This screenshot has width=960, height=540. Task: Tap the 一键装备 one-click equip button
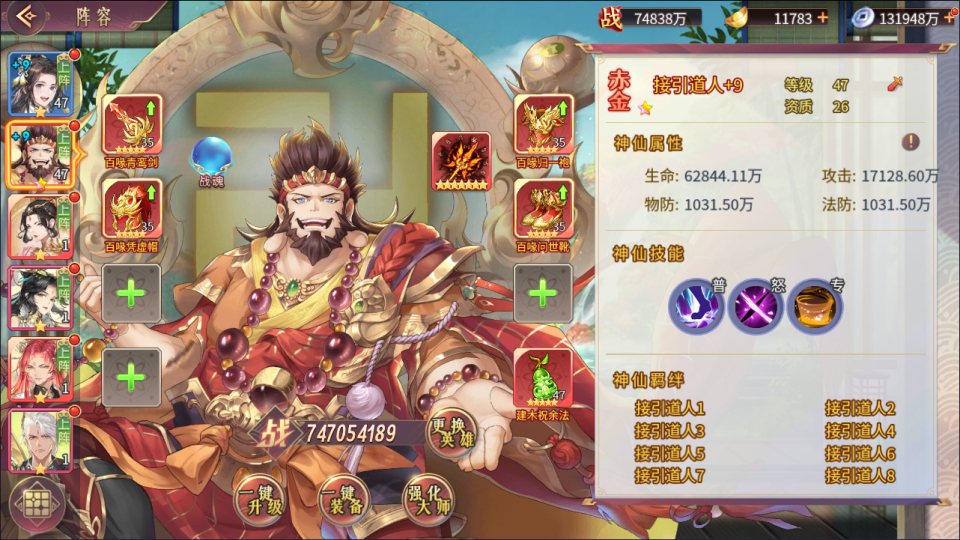point(341,497)
